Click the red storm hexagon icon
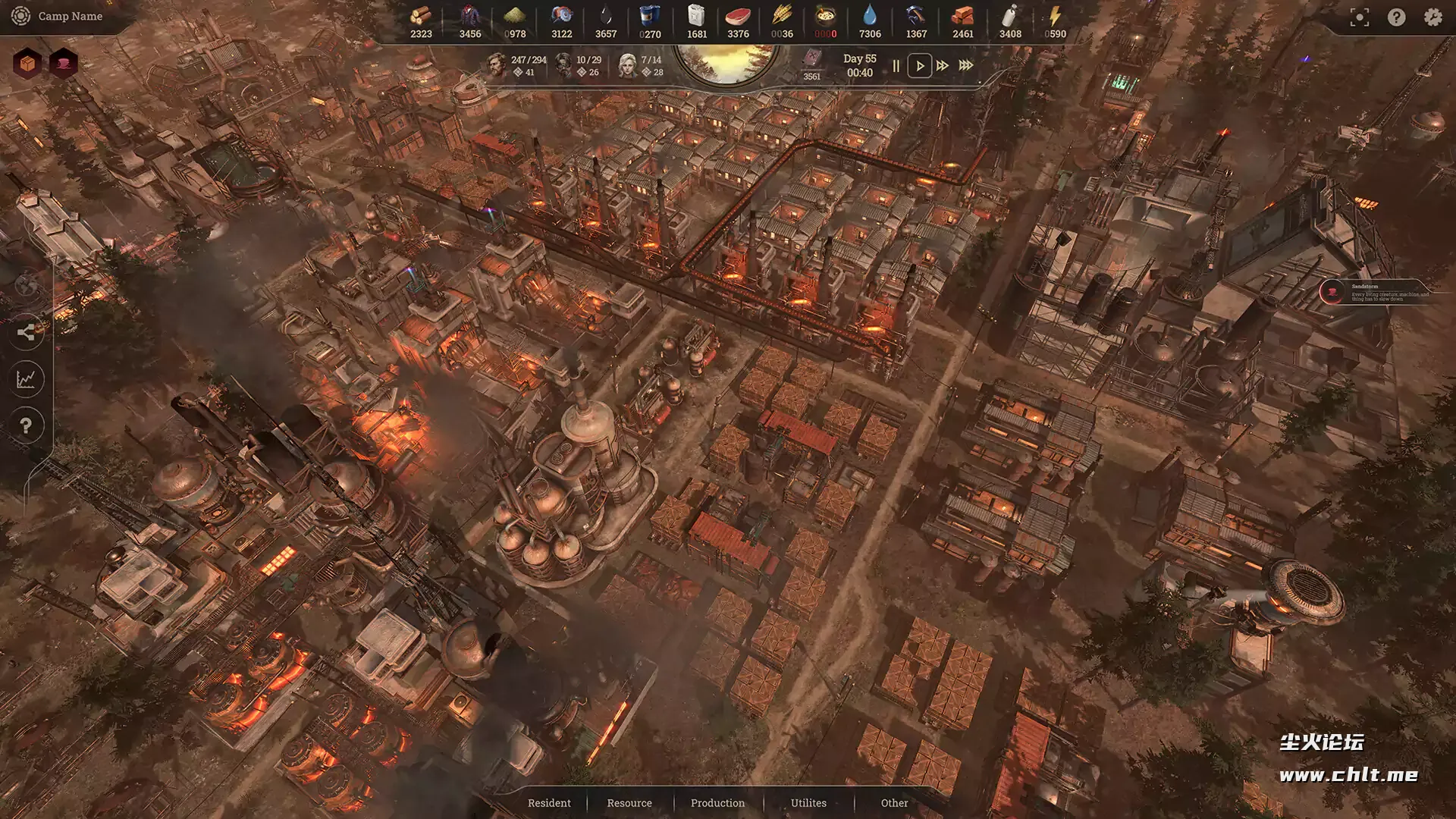 click(64, 64)
